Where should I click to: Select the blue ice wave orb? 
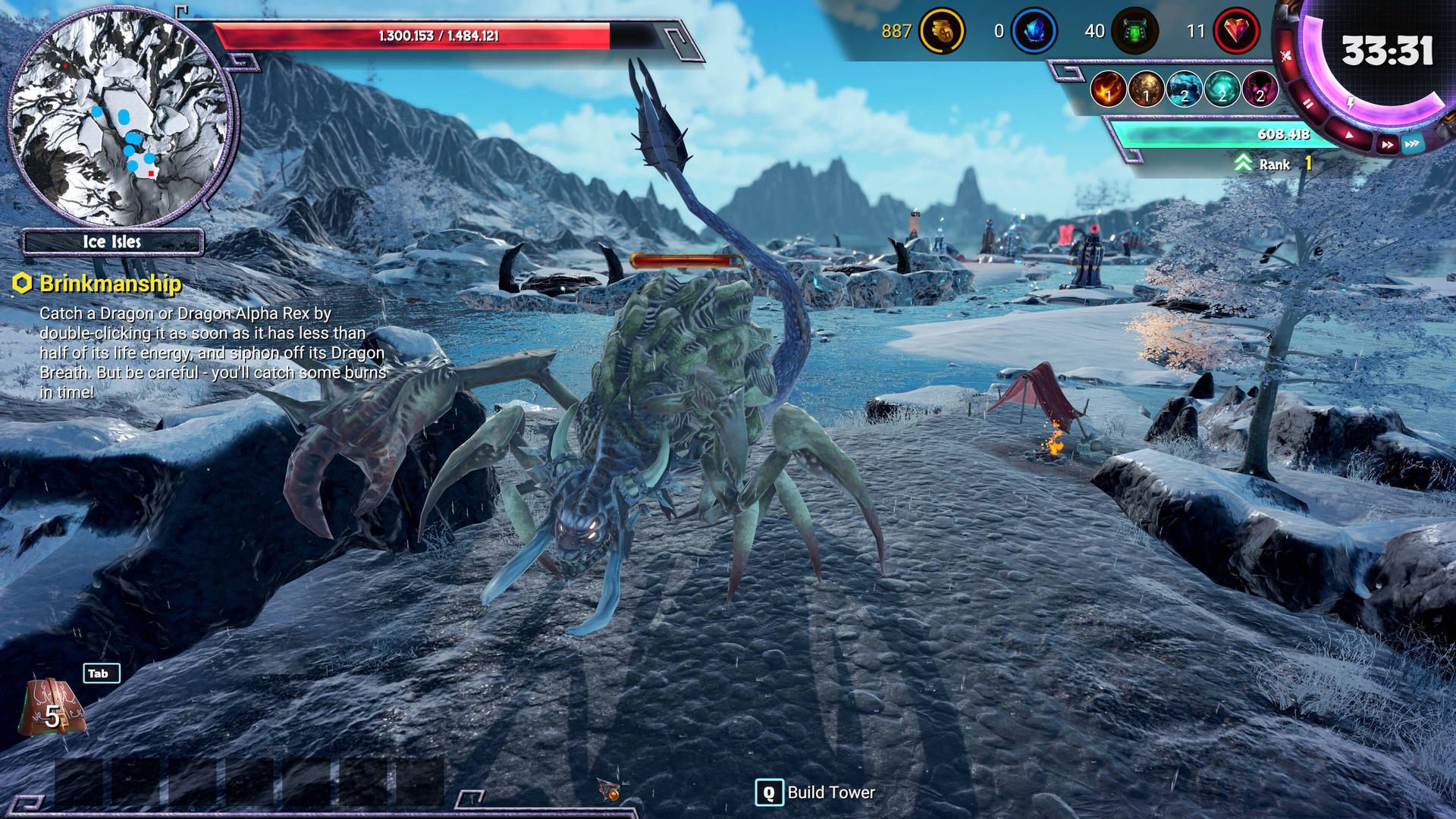[1184, 90]
